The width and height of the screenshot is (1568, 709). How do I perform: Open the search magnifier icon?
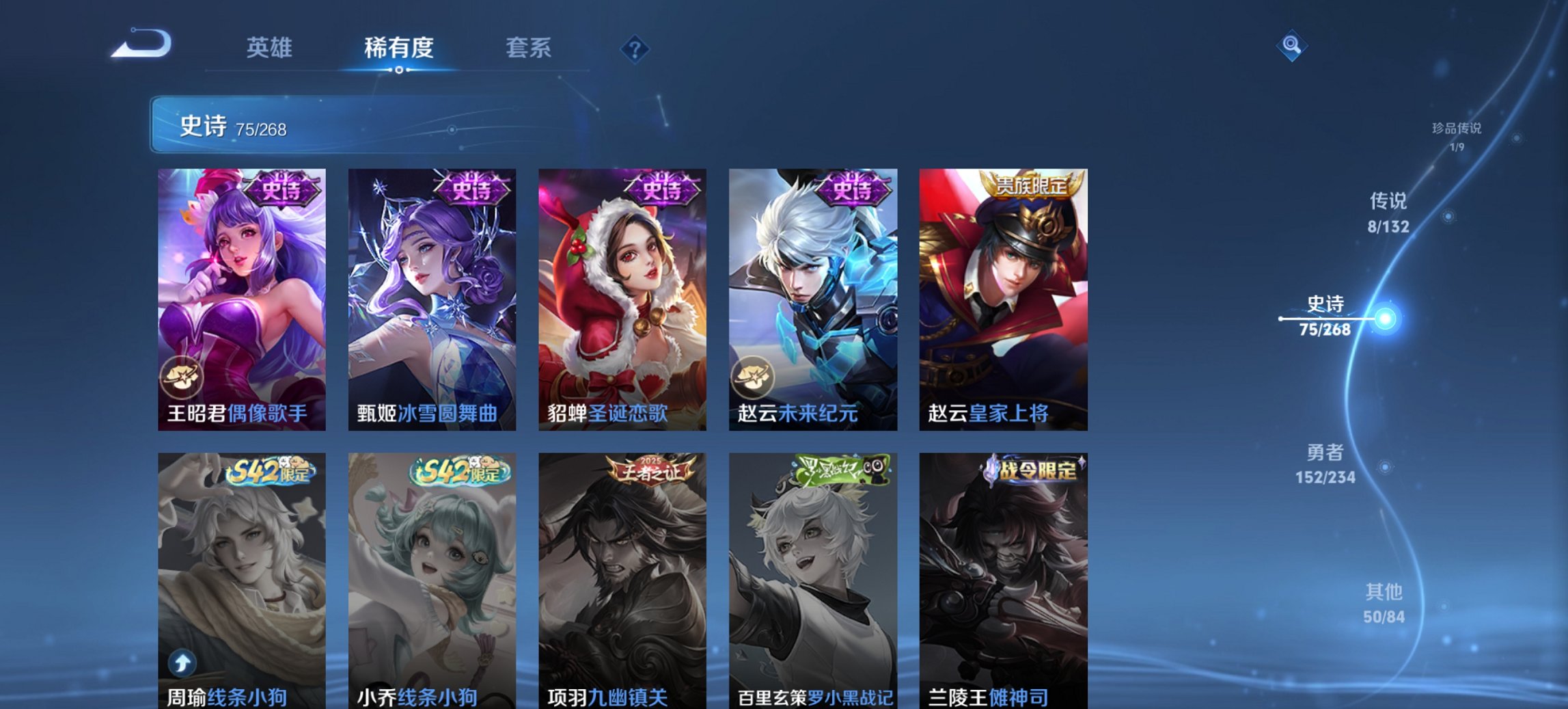1290,46
